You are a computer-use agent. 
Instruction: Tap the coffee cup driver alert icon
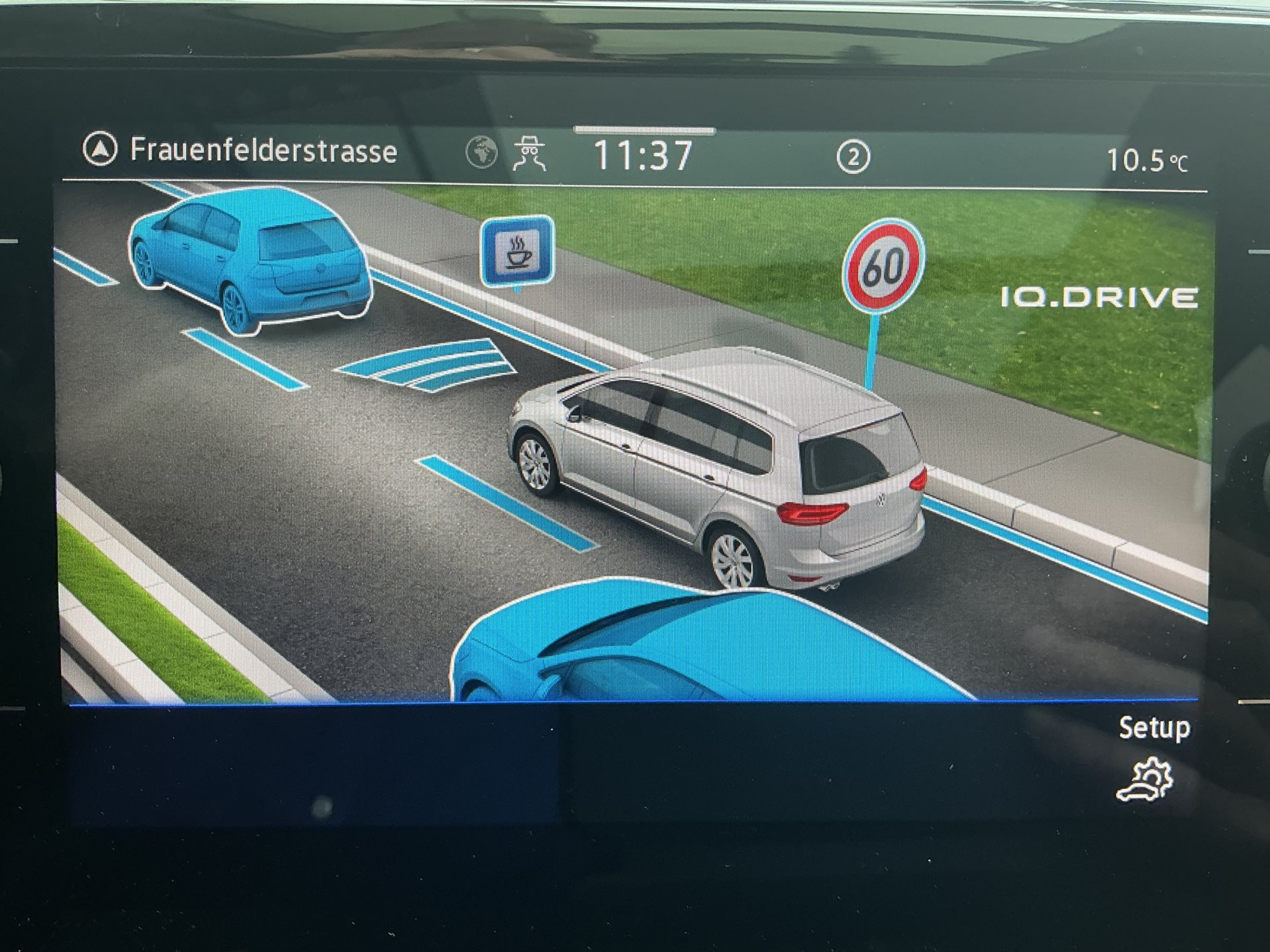517,252
